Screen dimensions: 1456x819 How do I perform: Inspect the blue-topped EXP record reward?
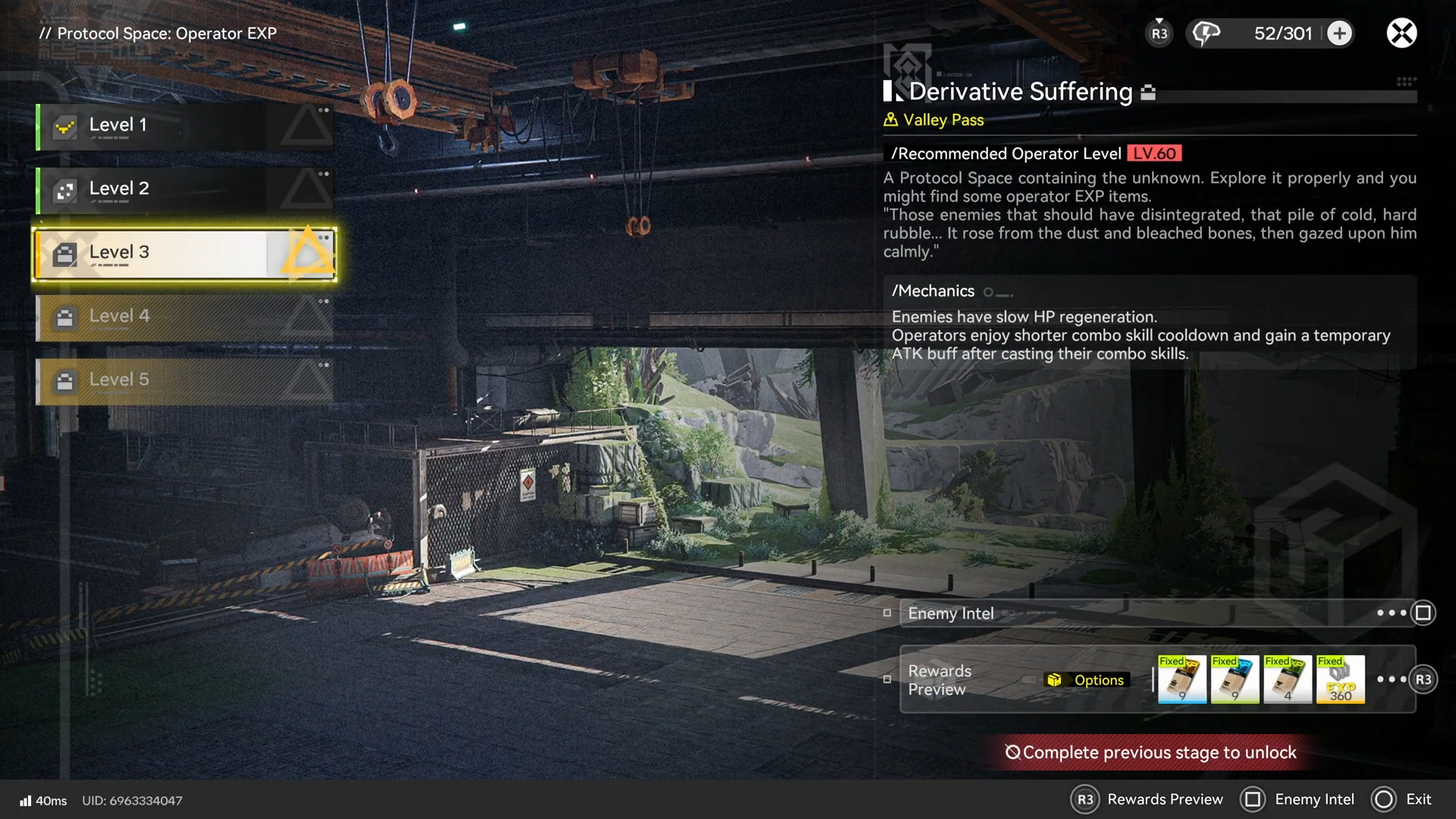[x=1235, y=679]
